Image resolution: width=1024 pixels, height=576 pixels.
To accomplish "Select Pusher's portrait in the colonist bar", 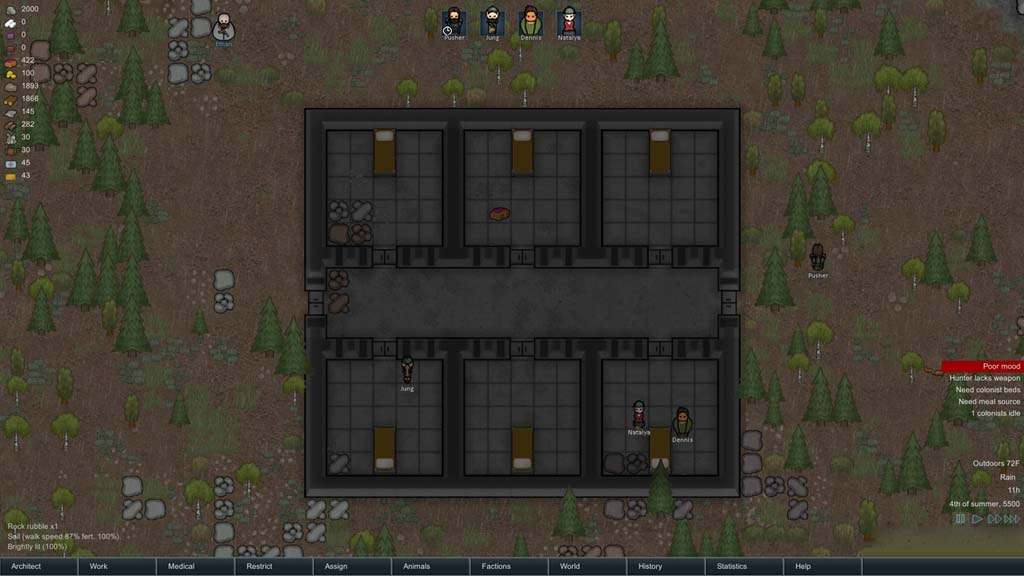I will click(454, 21).
